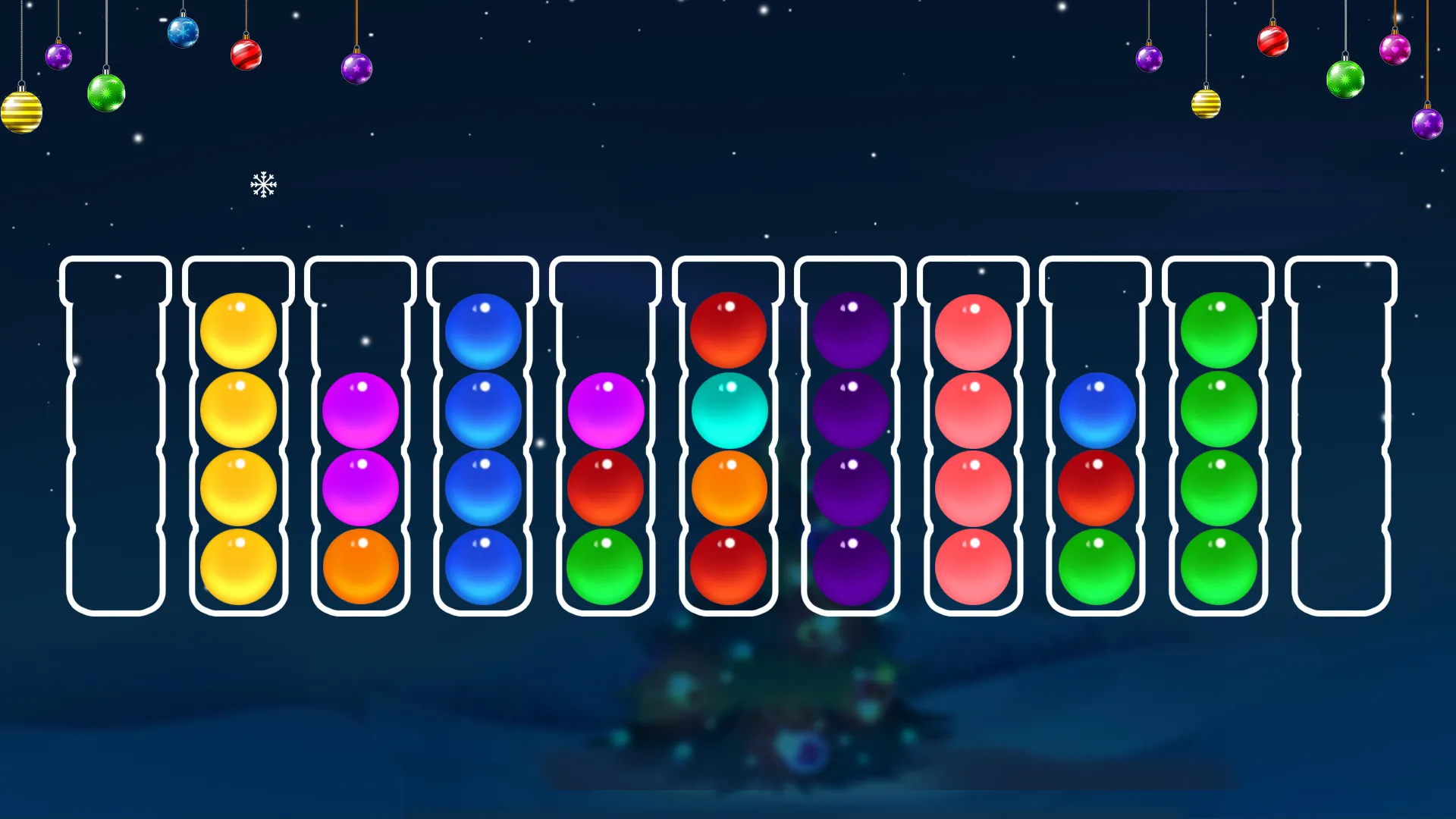
Task: Click the snowflake decoration near the top left
Action: [263, 184]
